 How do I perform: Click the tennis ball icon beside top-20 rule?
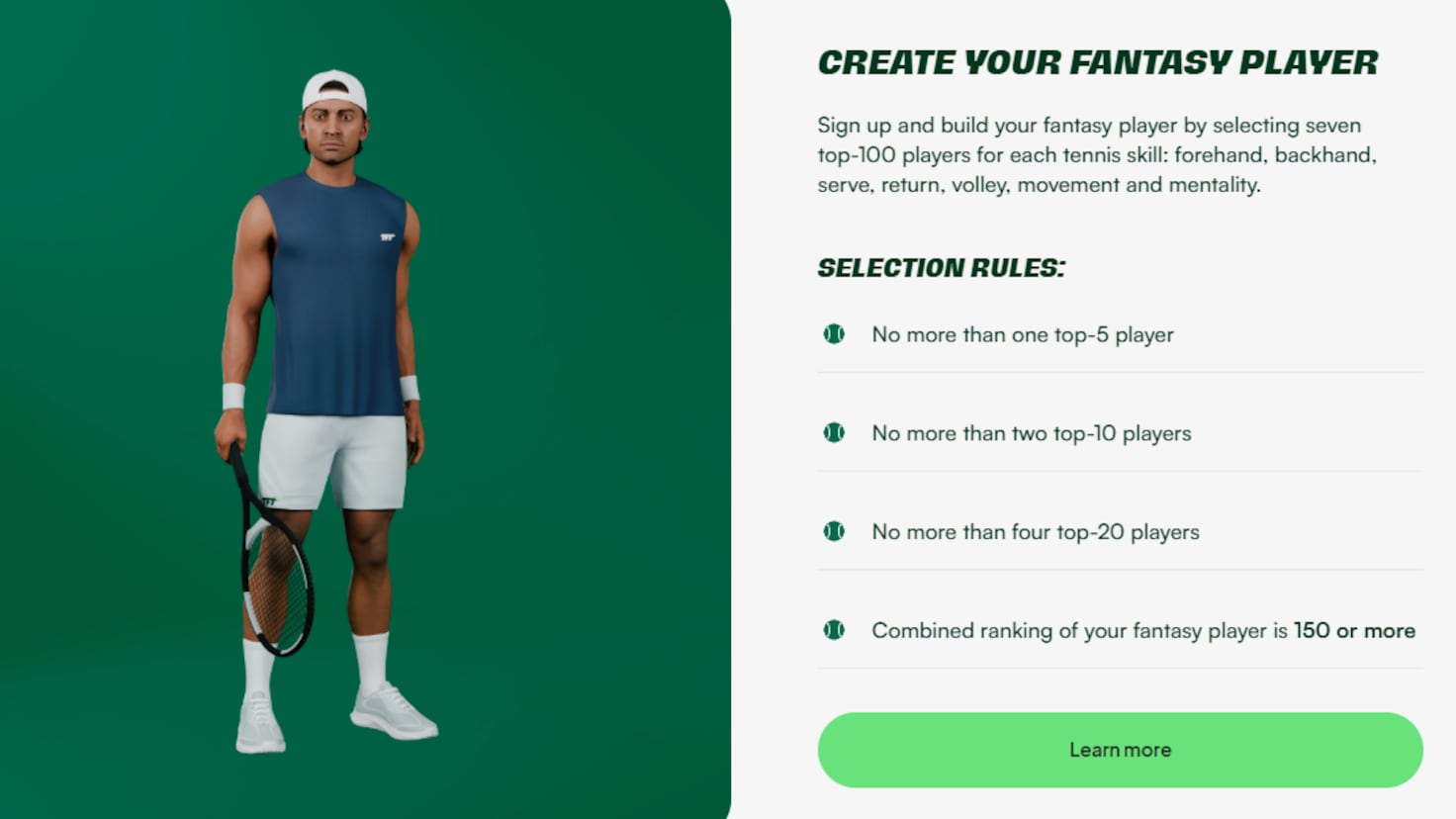tap(834, 531)
